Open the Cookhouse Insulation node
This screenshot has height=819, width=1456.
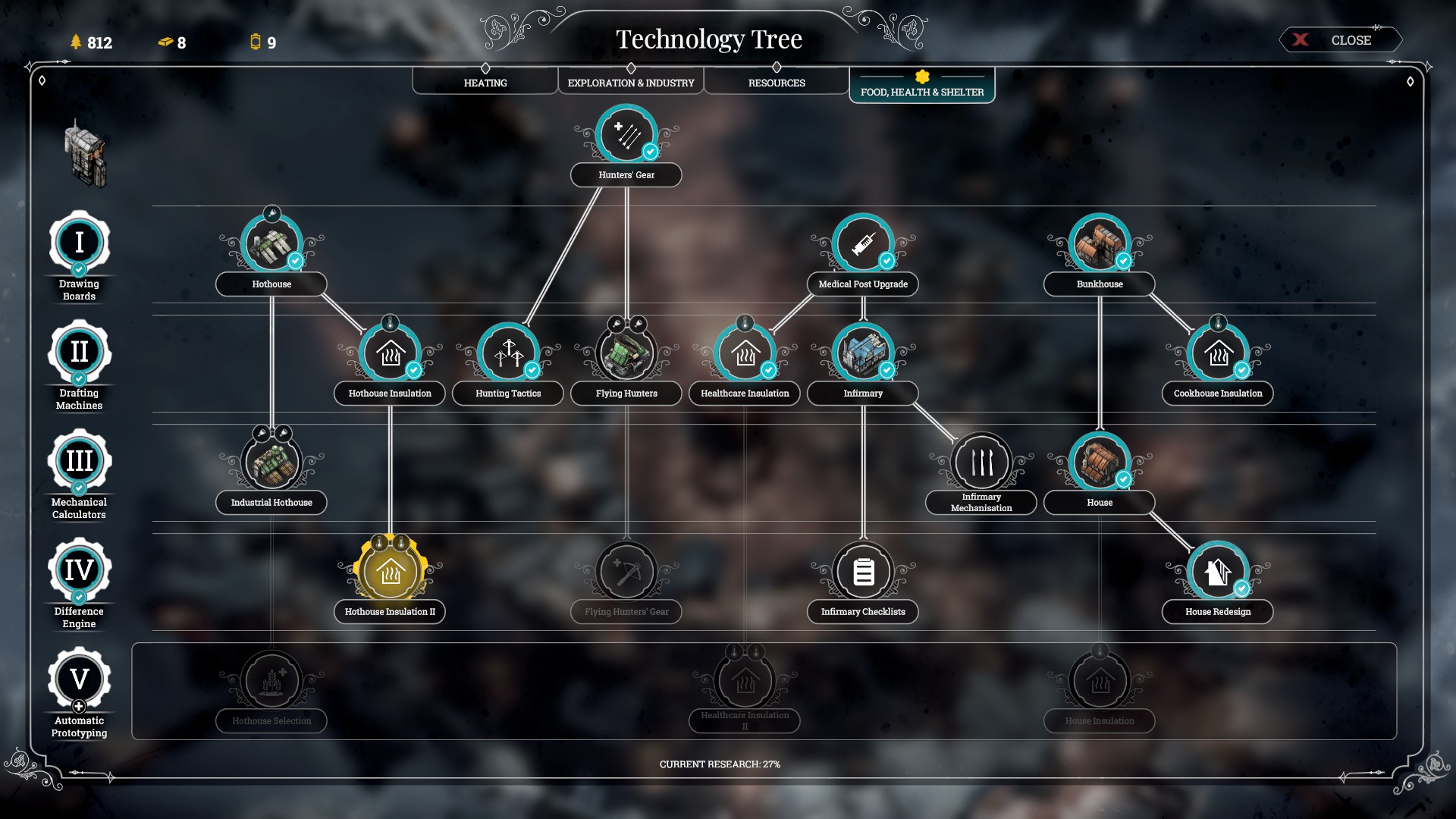1217,353
